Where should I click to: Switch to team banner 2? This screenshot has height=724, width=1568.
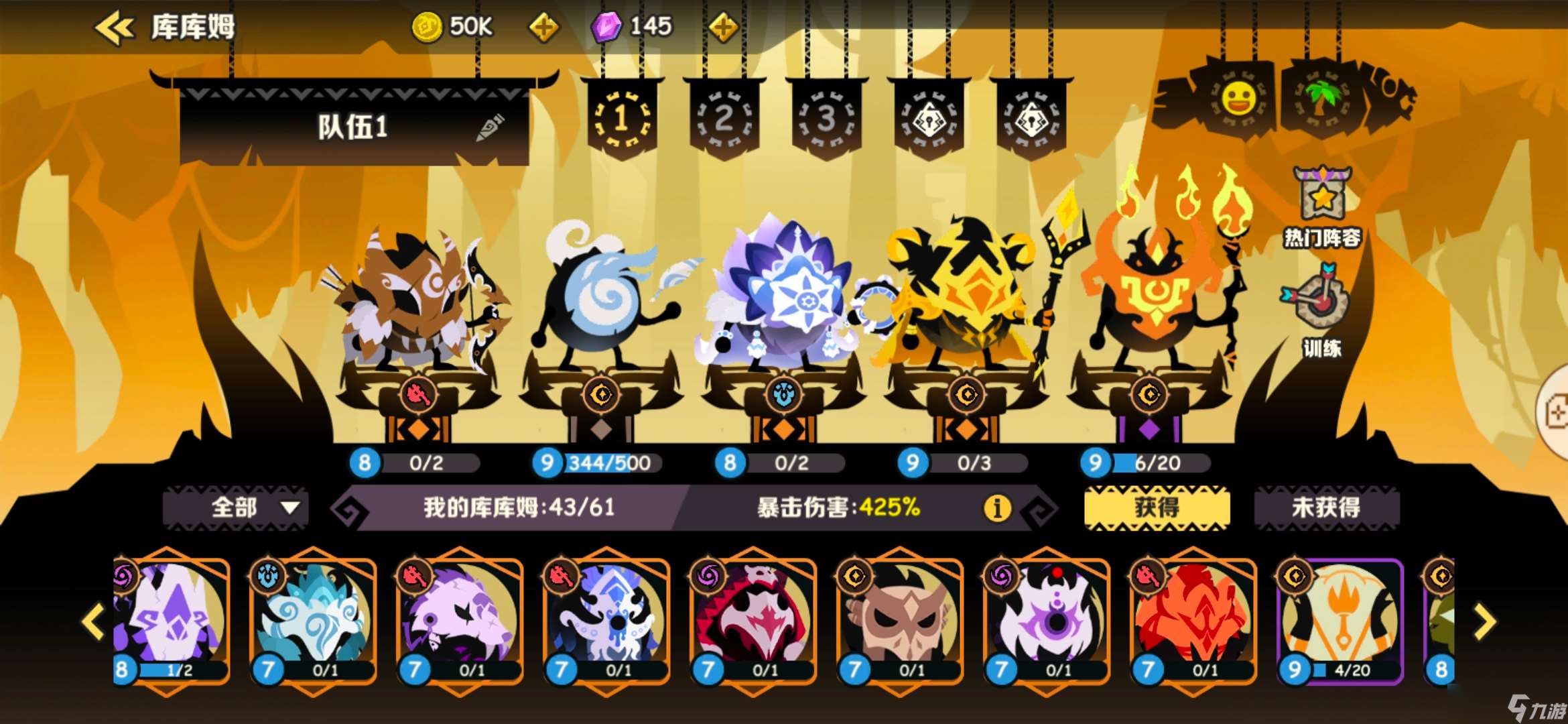724,119
